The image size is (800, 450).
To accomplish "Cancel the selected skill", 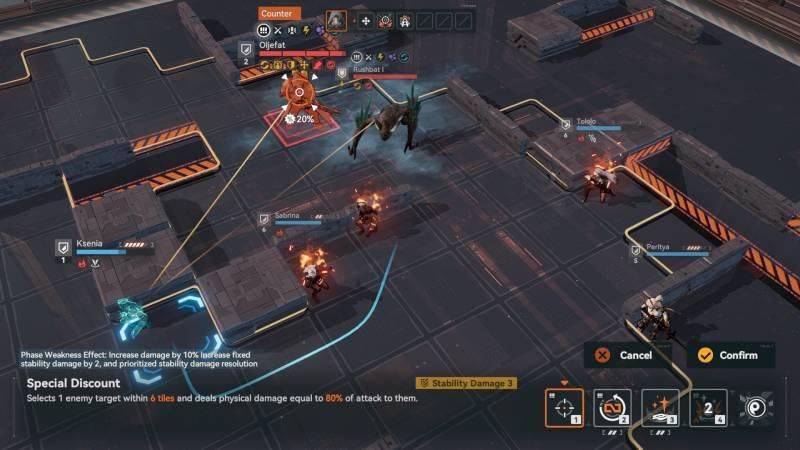I will (625, 355).
